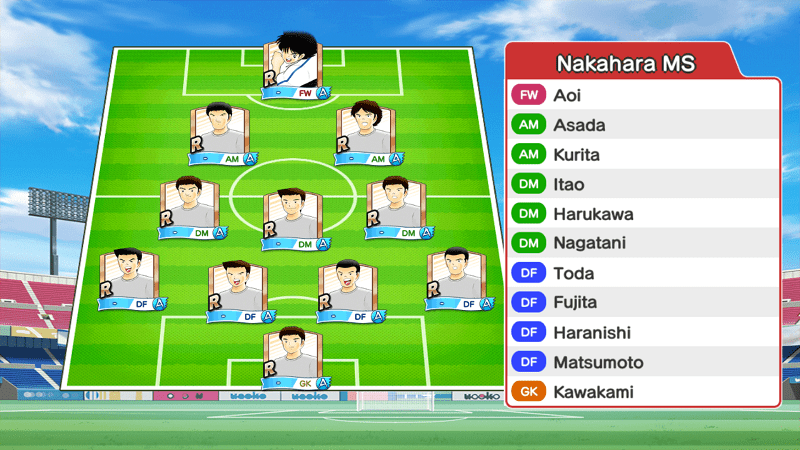800x450 pixels.
Task: Pick goalkeeper Kawakami in the roster
Action: [642, 392]
